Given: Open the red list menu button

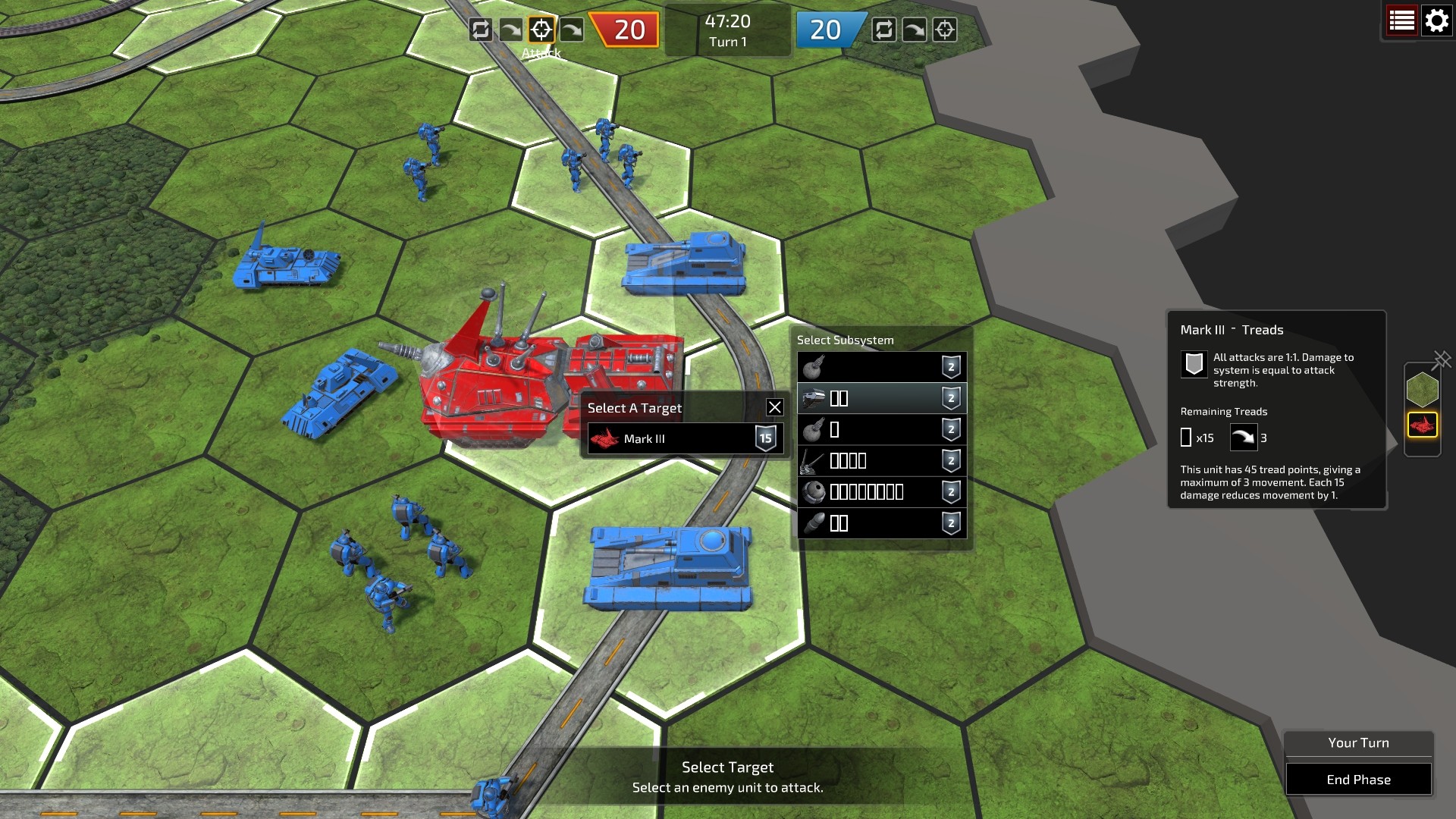Looking at the screenshot, I should (x=1401, y=20).
